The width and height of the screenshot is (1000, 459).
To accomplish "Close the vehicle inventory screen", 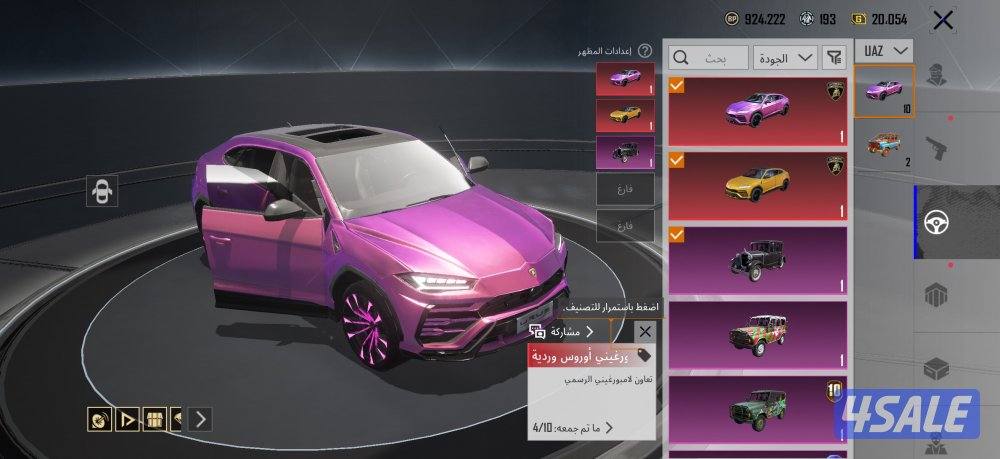I will pos(942,19).
